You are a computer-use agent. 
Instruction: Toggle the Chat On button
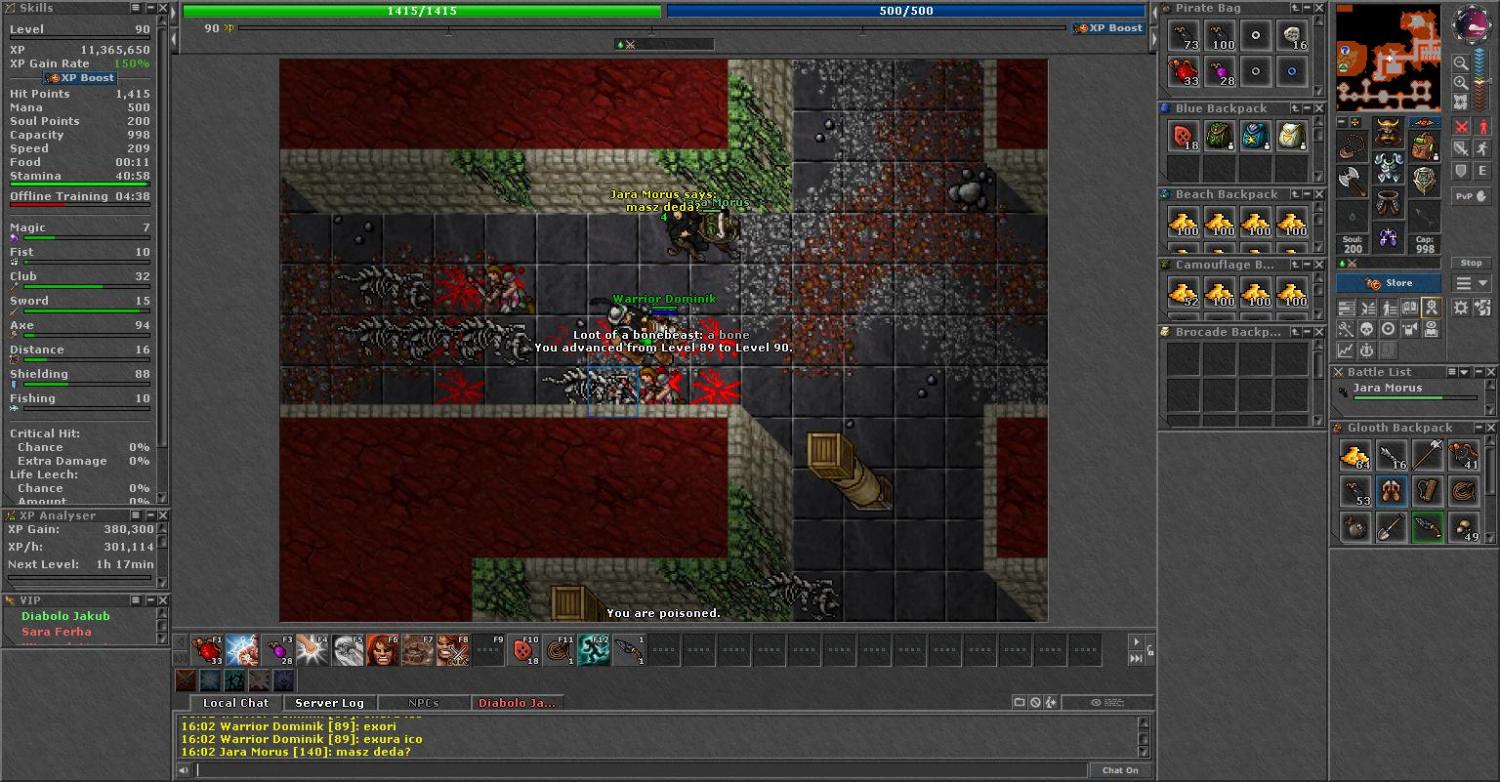[1119, 770]
